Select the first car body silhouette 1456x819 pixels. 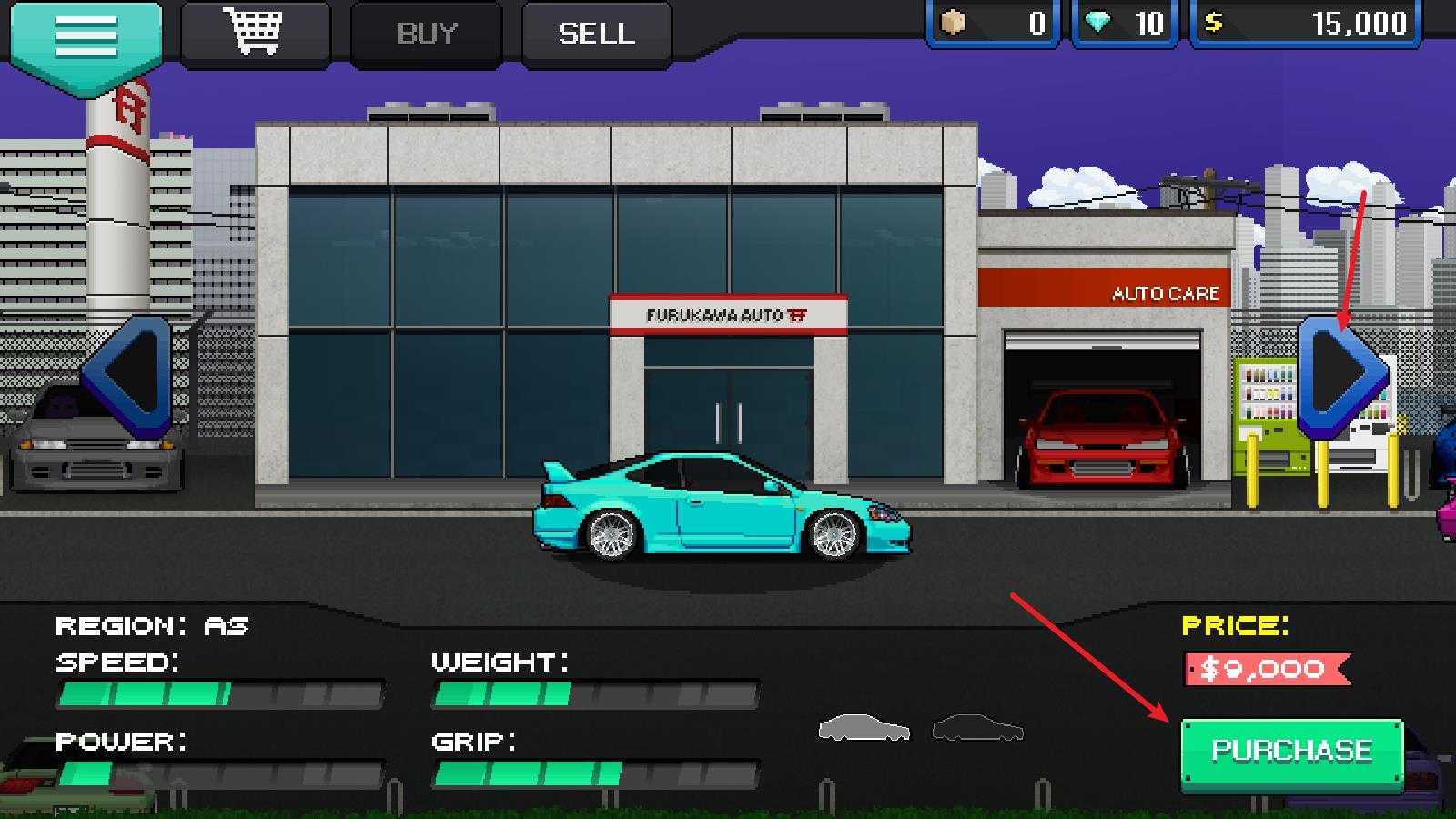pos(863,728)
